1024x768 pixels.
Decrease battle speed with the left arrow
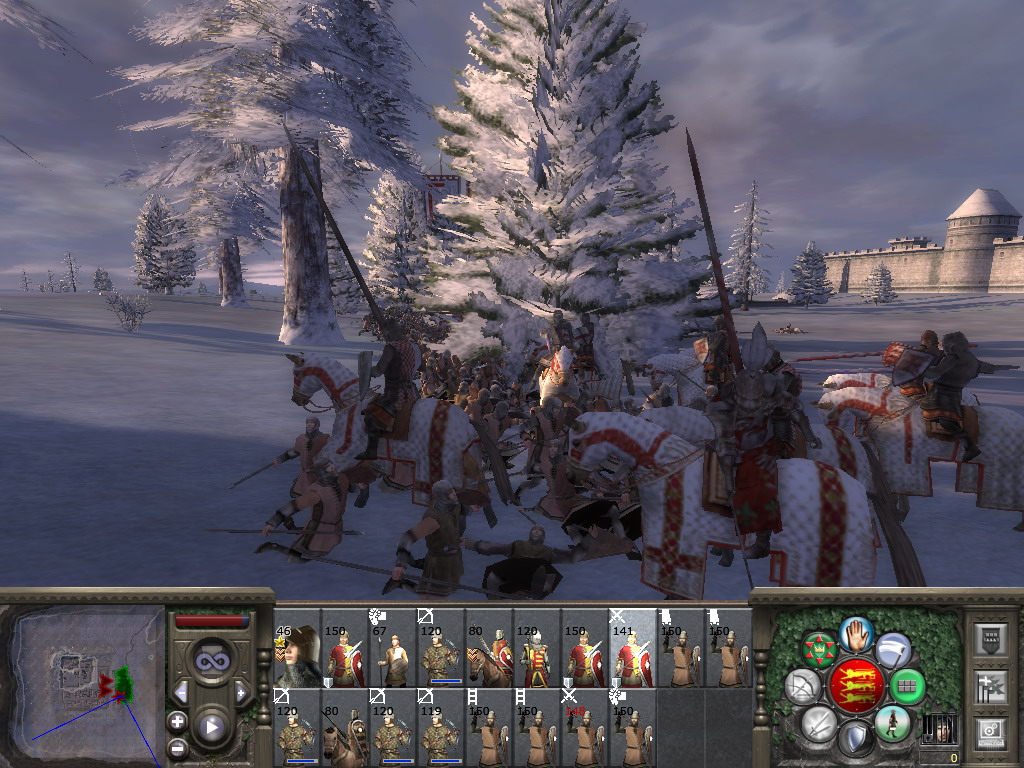pyautogui.click(x=181, y=692)
